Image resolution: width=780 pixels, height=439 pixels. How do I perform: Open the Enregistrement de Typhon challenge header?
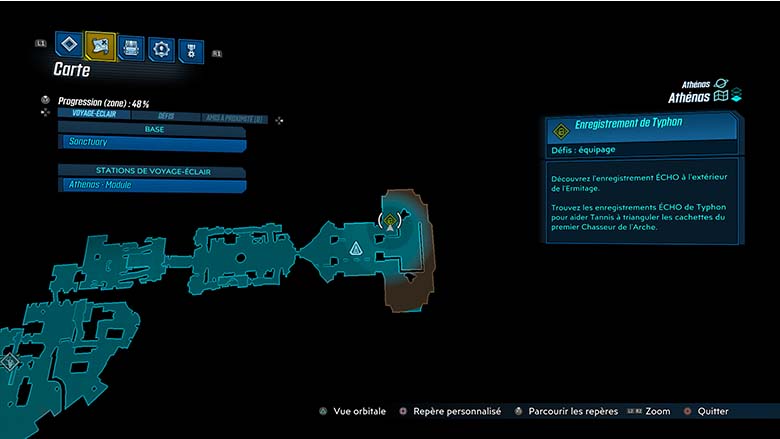[x=640, y=128]
